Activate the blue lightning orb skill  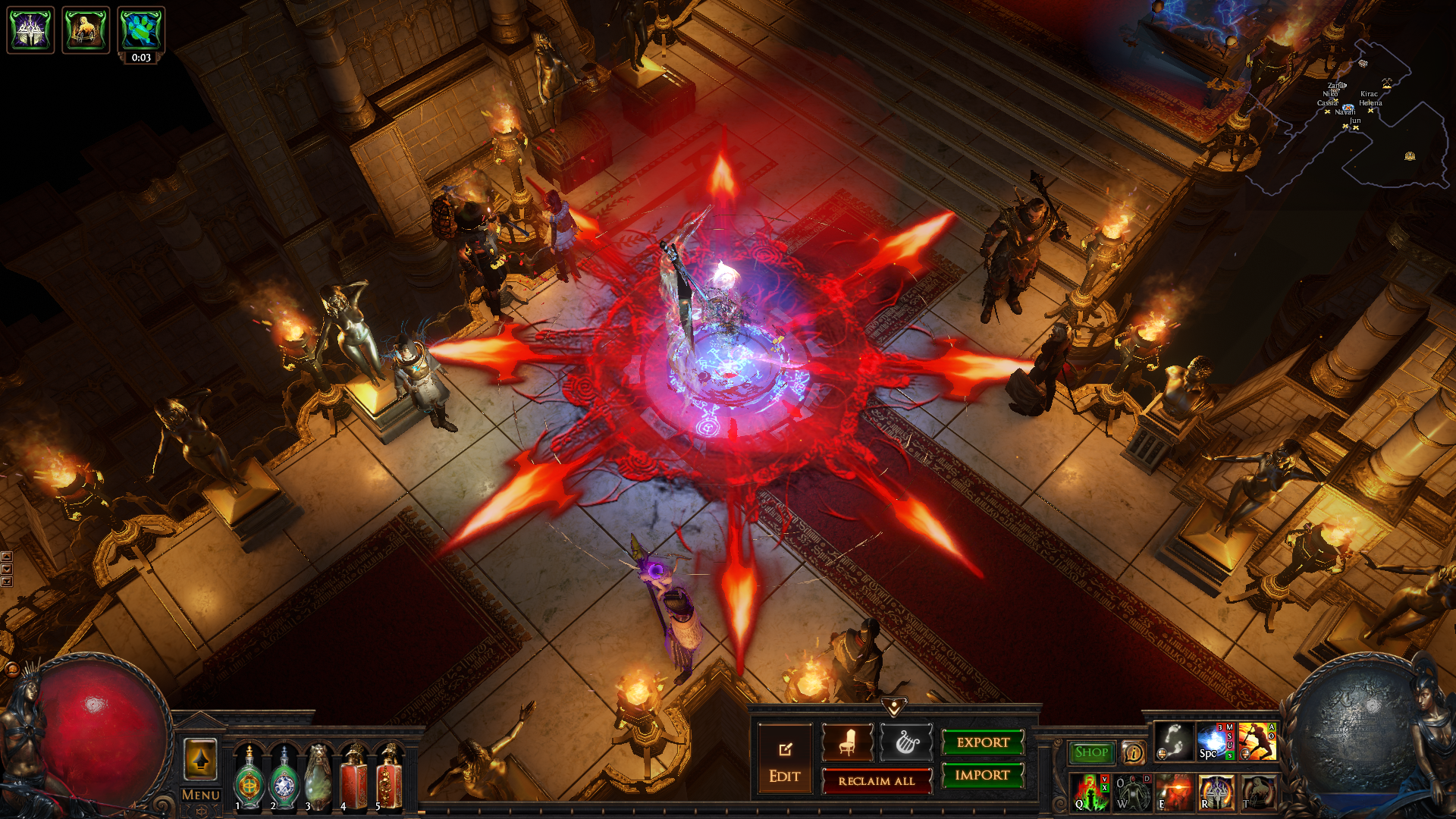(x=1214, y=741)
